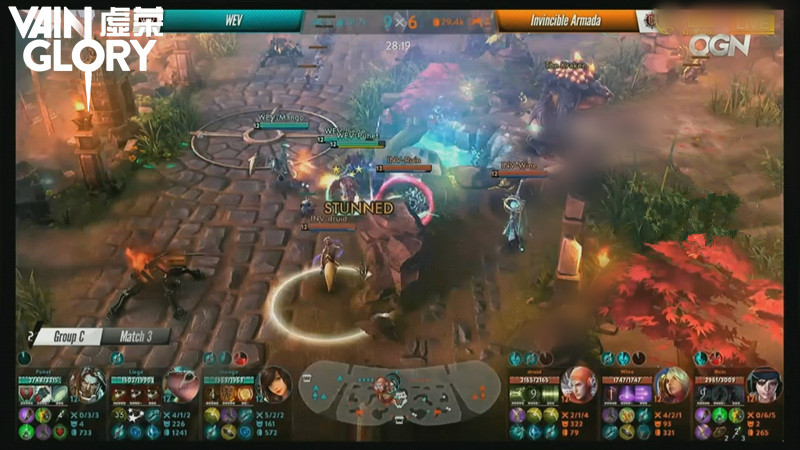800x450 pixels.
Task: Select druid's hero portrait
Action: click(x=576, y=385)
